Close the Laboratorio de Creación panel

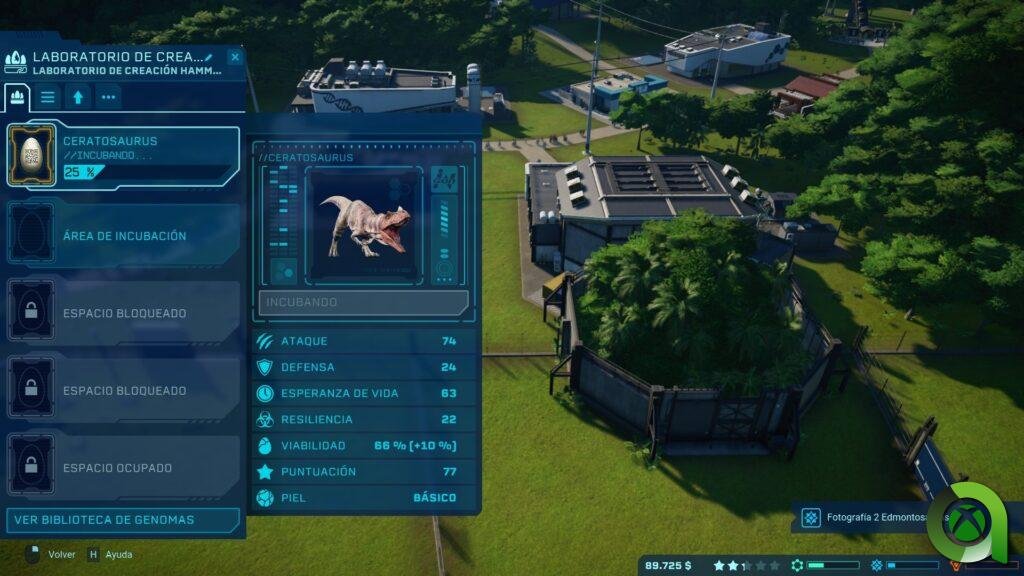click(x=234, y=57)
